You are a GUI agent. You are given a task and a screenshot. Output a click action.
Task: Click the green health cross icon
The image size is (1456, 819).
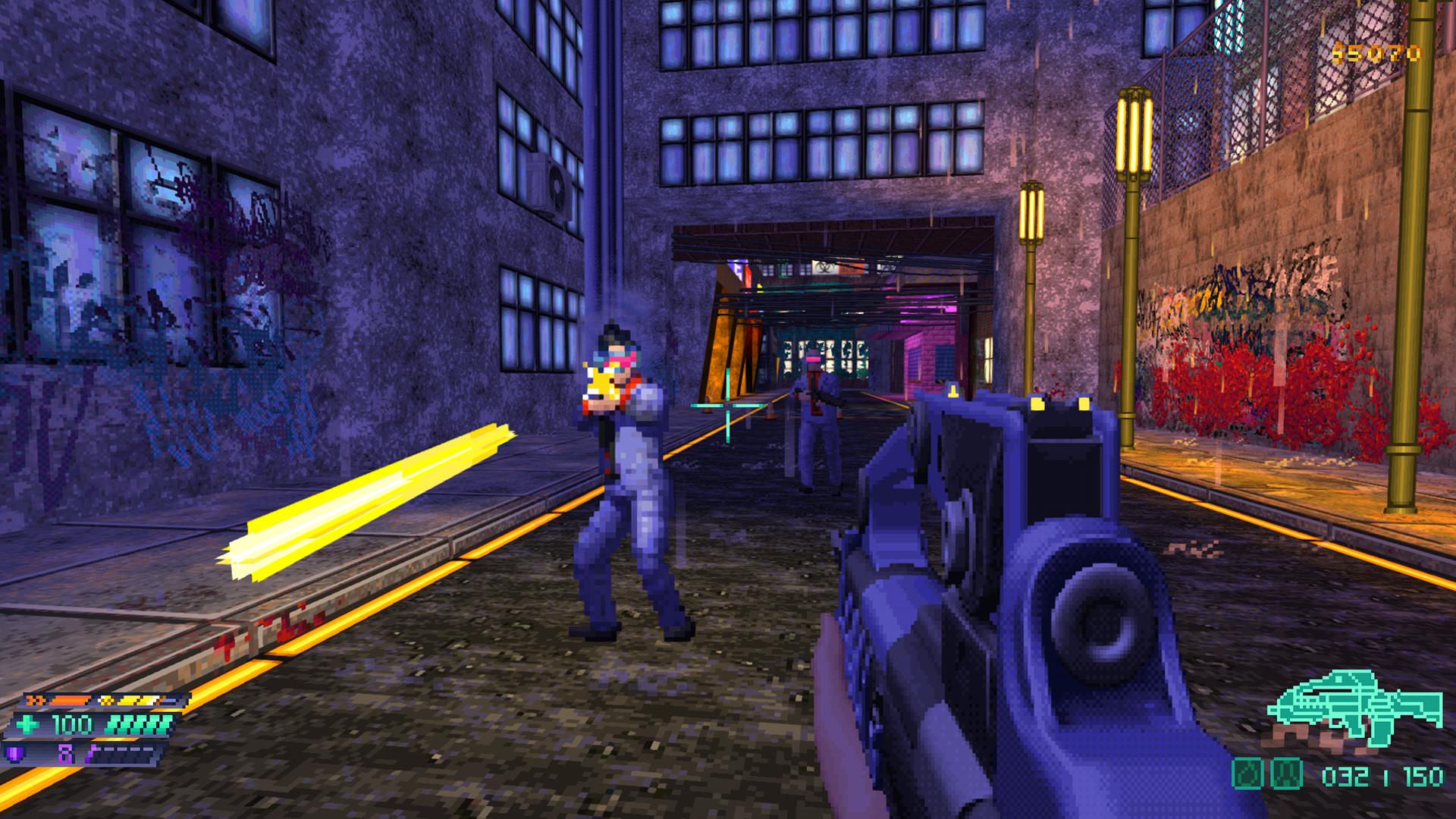point(29,724)
